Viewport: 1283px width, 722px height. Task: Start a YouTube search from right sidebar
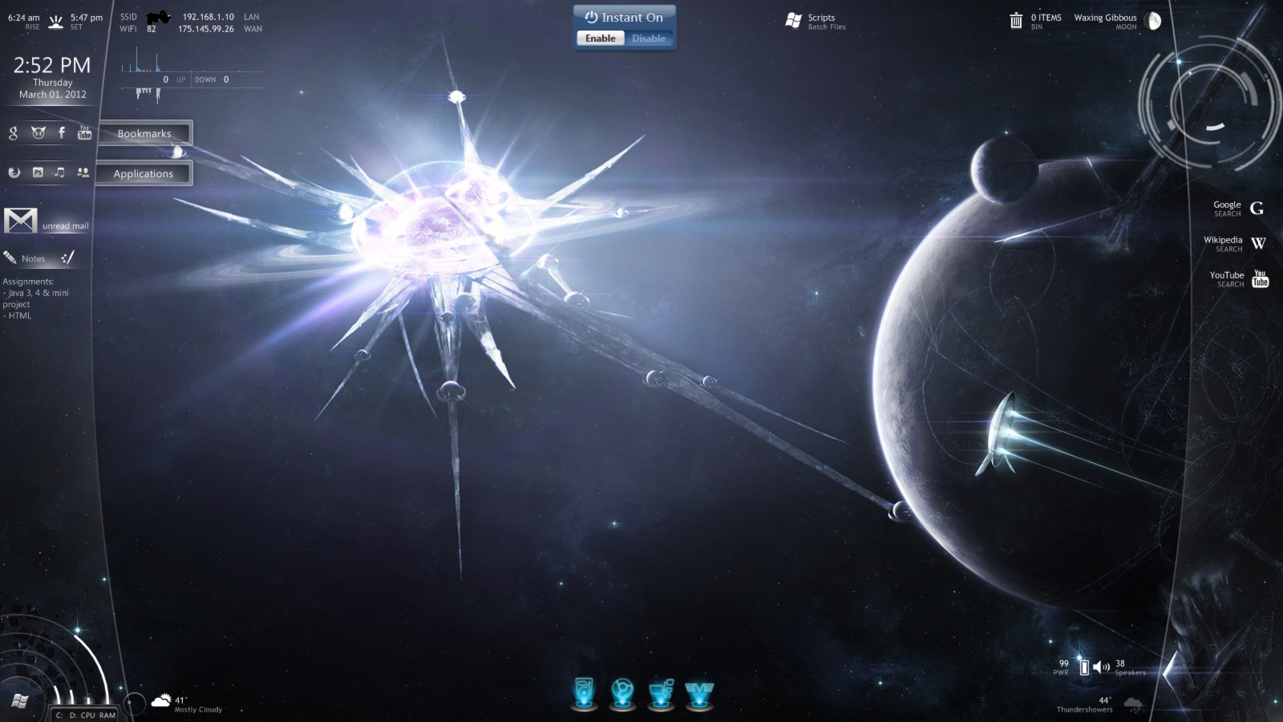(1260, 278)
